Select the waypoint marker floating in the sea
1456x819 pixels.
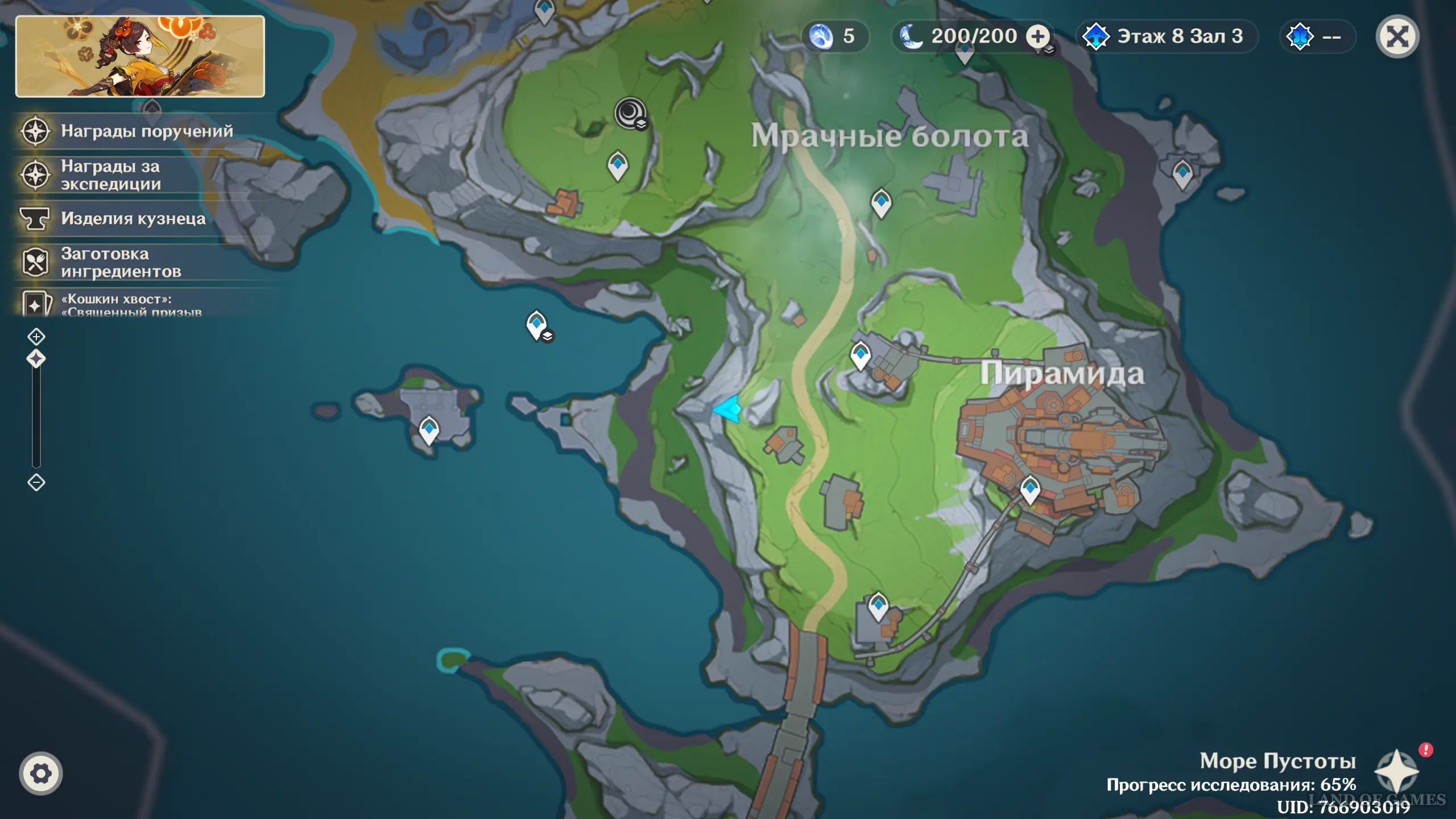pos(536,324)
